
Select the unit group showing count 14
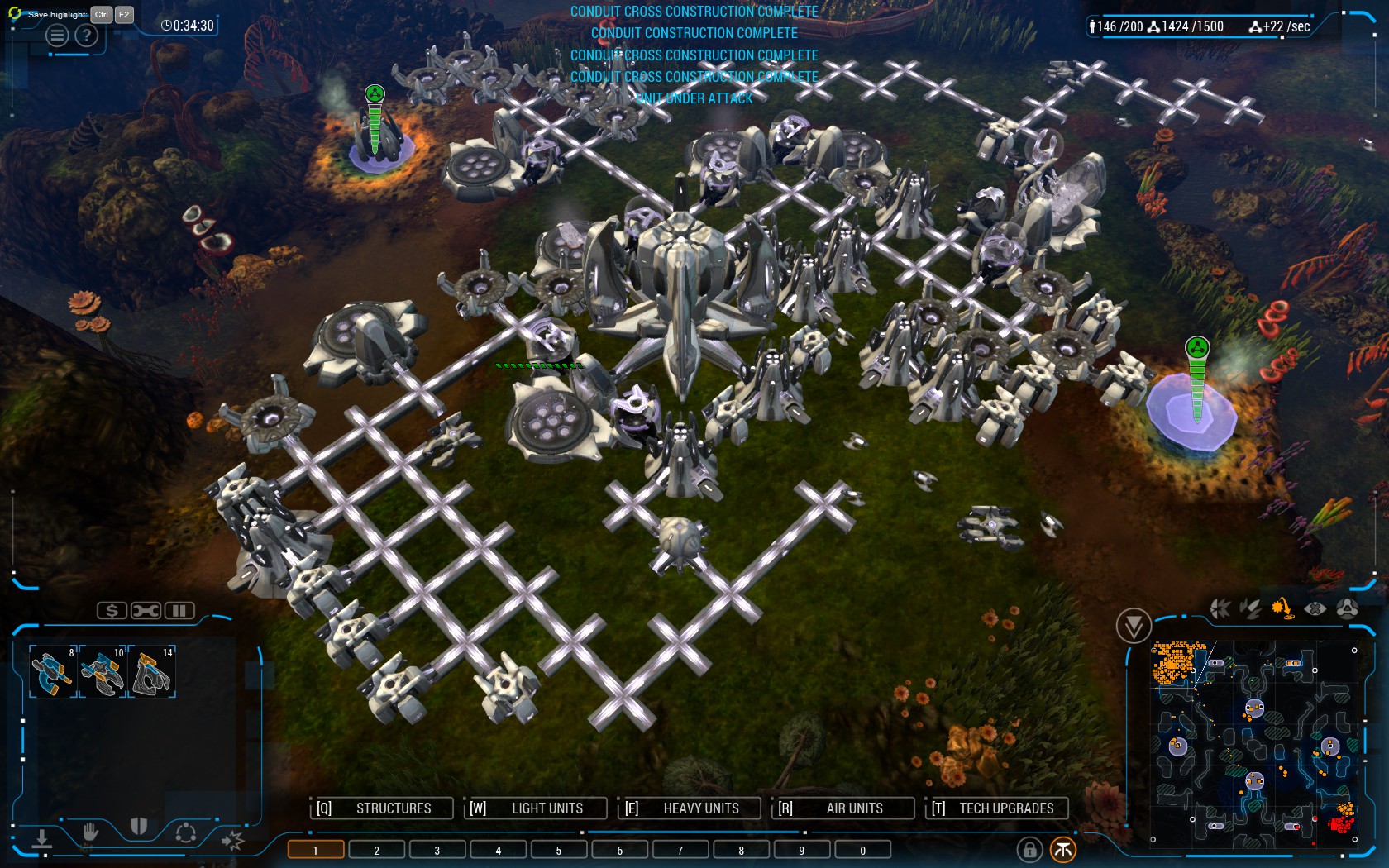coord(152,671)
